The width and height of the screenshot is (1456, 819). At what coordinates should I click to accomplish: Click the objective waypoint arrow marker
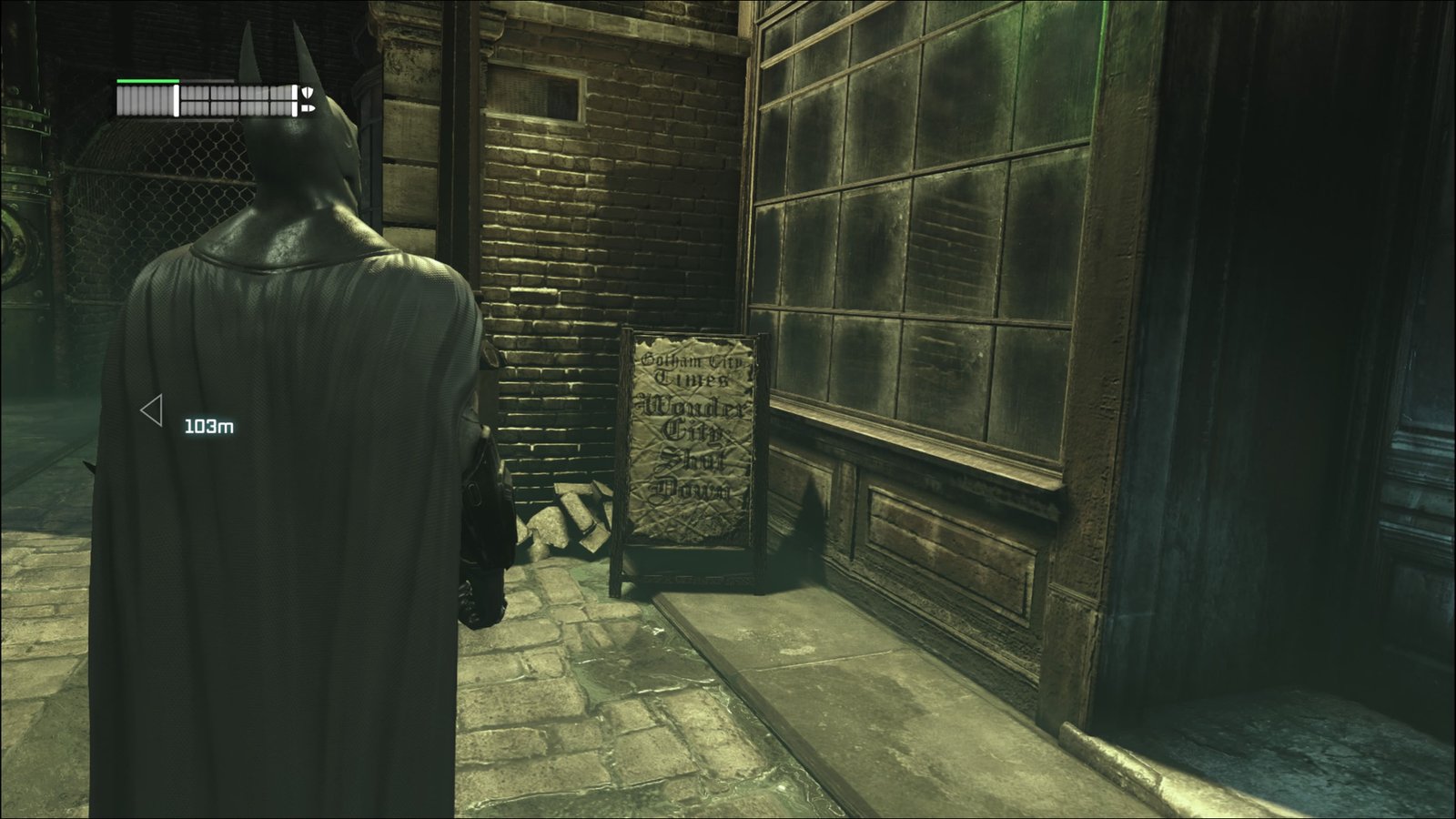(152, 410)
